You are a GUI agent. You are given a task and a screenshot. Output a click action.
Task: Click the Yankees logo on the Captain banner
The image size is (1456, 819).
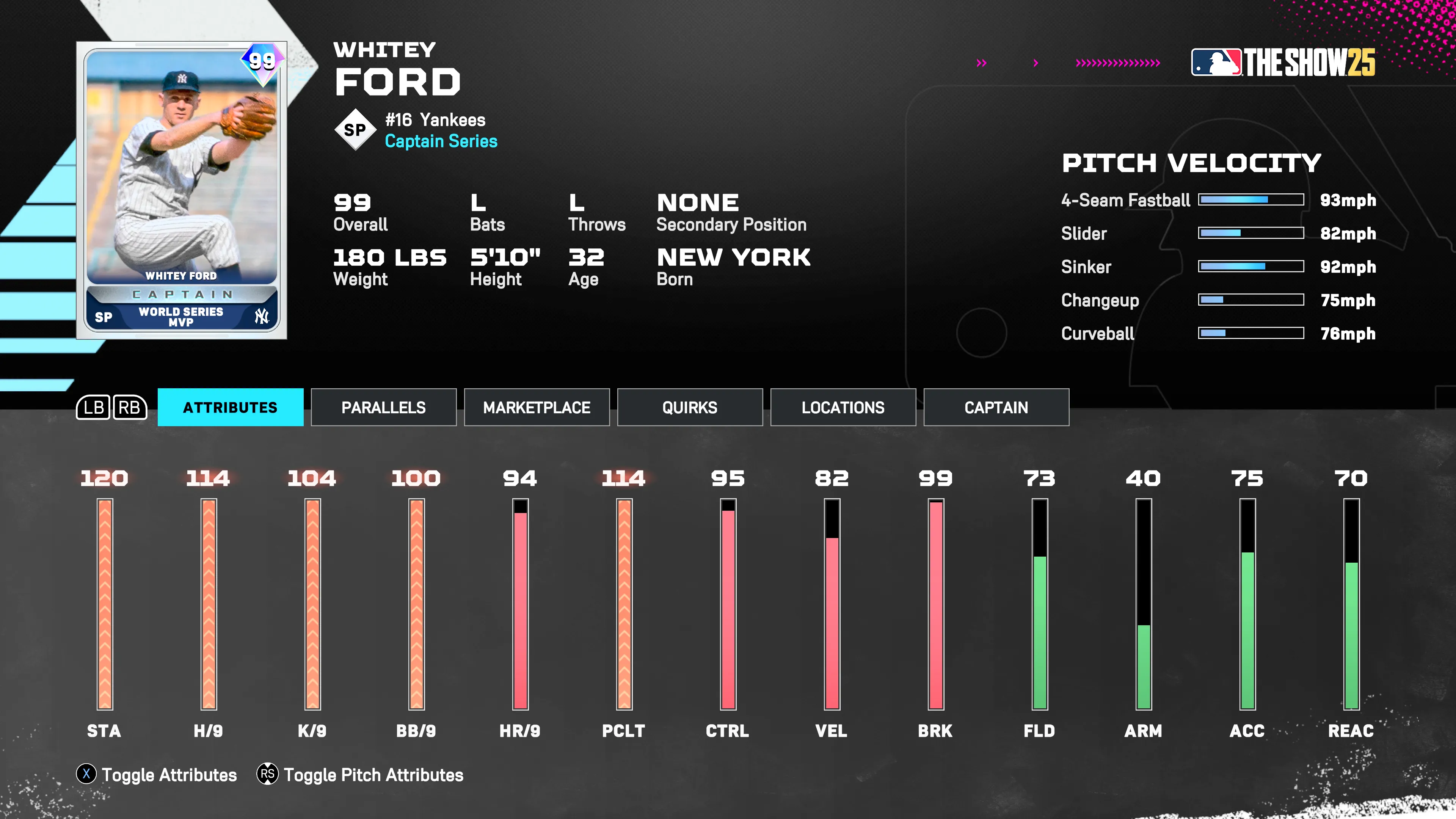click(261, 317)
